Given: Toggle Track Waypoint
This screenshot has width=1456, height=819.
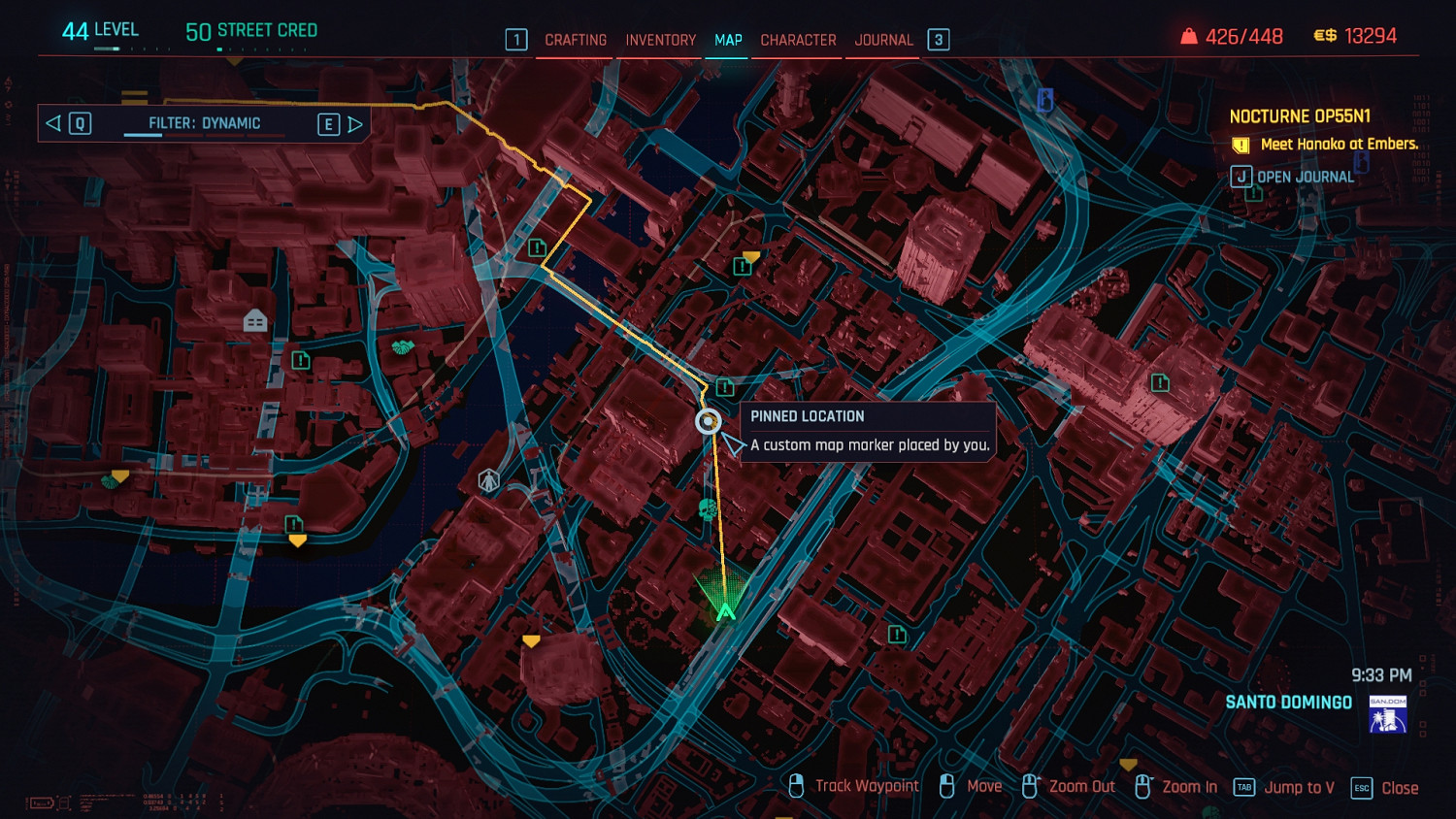Looking at the screenshot, I should (x=866, y=786).
